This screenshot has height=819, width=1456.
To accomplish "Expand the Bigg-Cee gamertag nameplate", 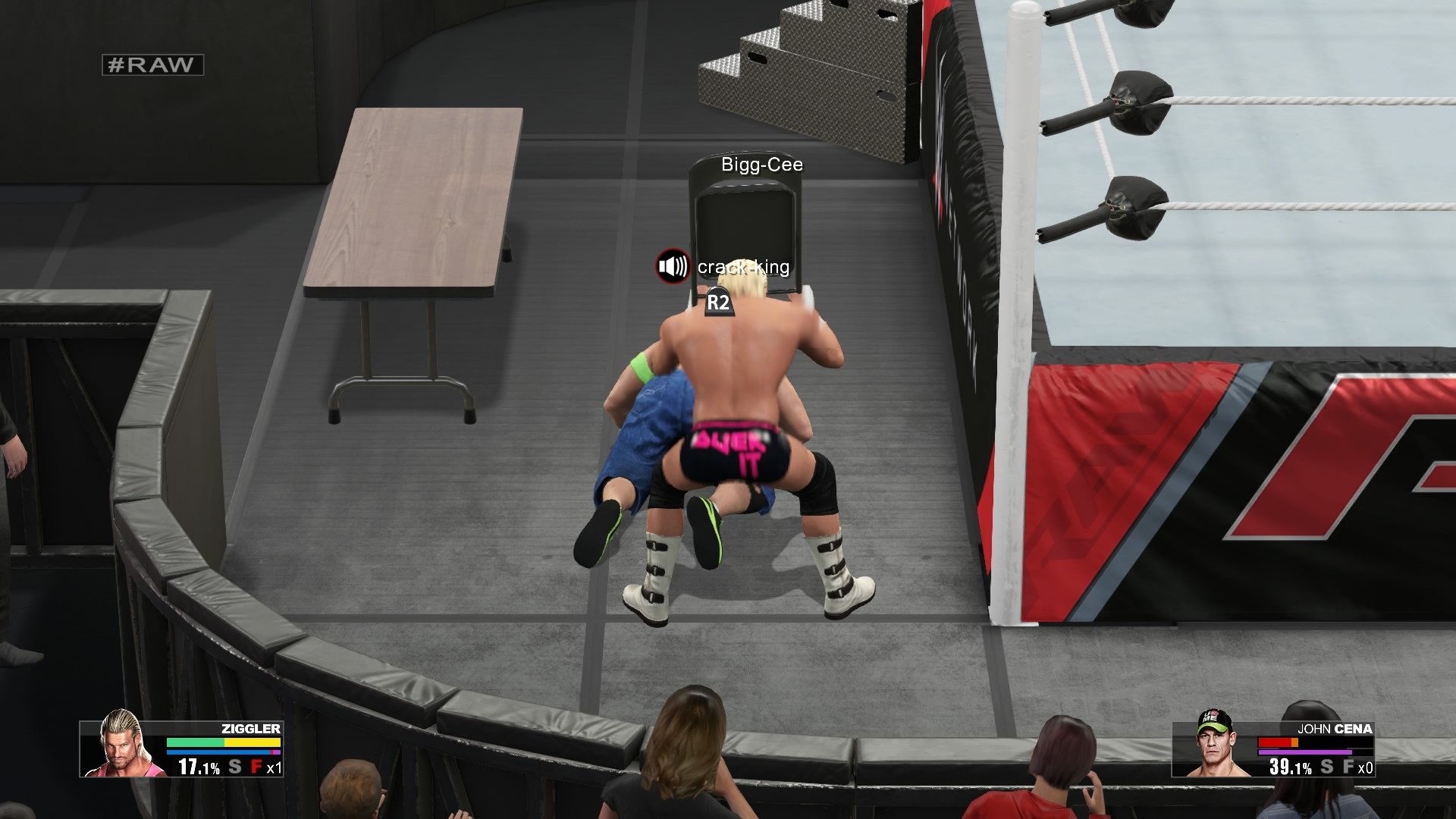I will click(761, 165).
